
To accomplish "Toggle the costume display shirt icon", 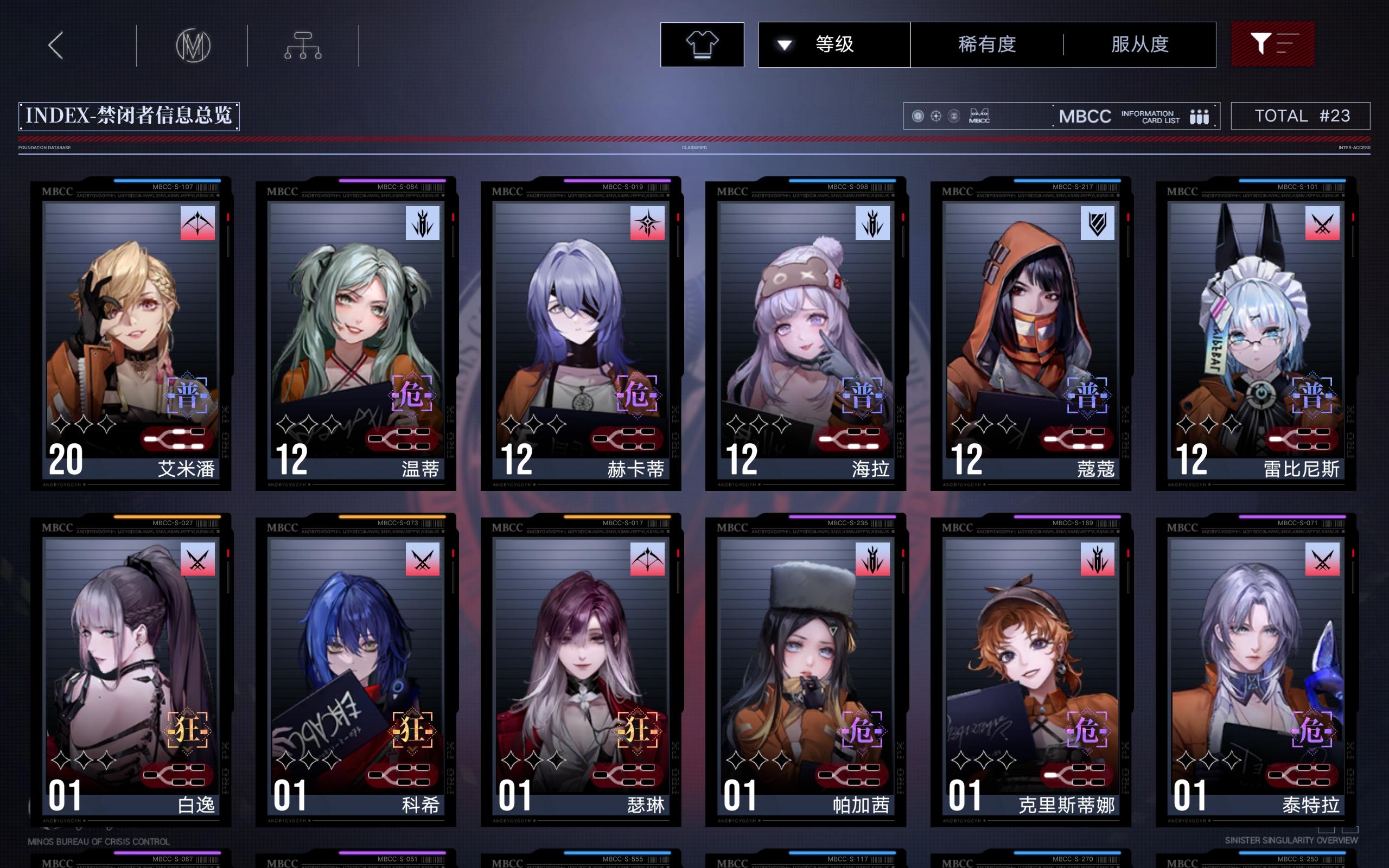I will tap(703, 44).
